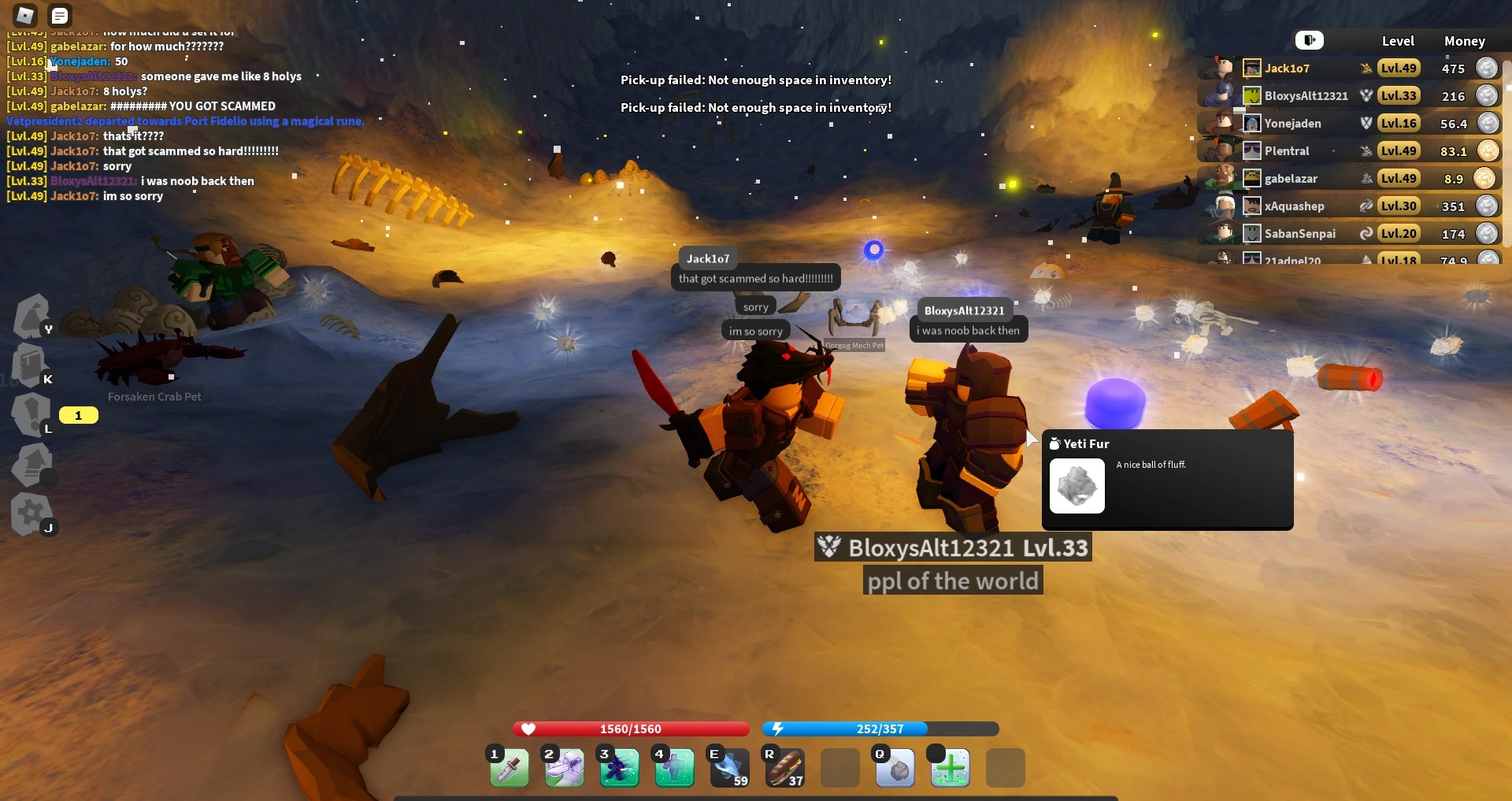Image resolution: width=1512 pixels, height=801 pixels.
Task: Open the journal book icon
Action: tap(31, 365)
